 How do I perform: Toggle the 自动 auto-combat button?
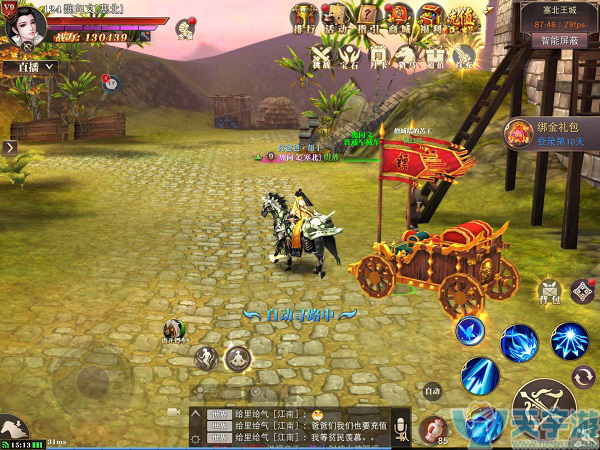point(432,391)
